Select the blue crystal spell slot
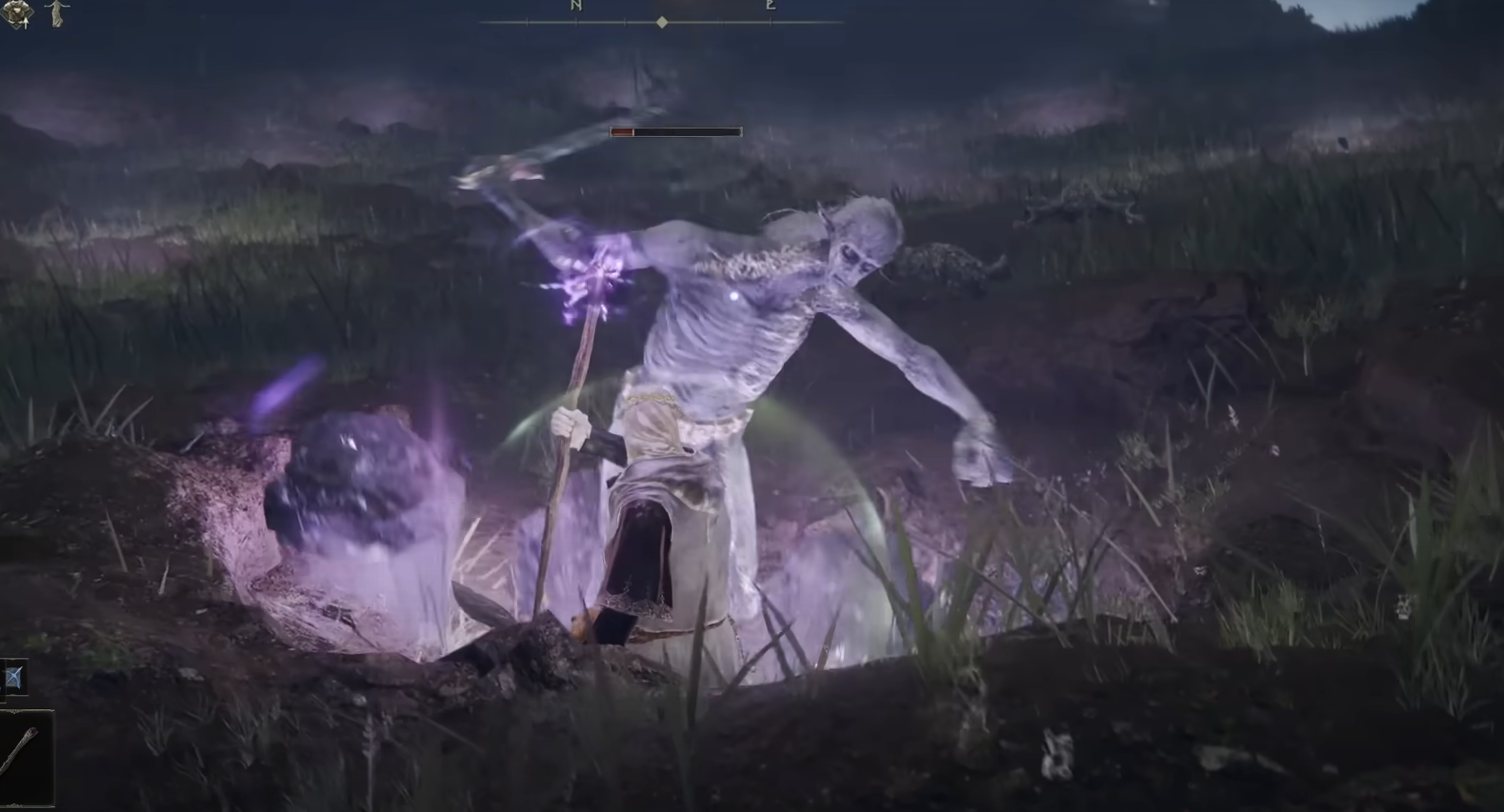 click(14, 678)
